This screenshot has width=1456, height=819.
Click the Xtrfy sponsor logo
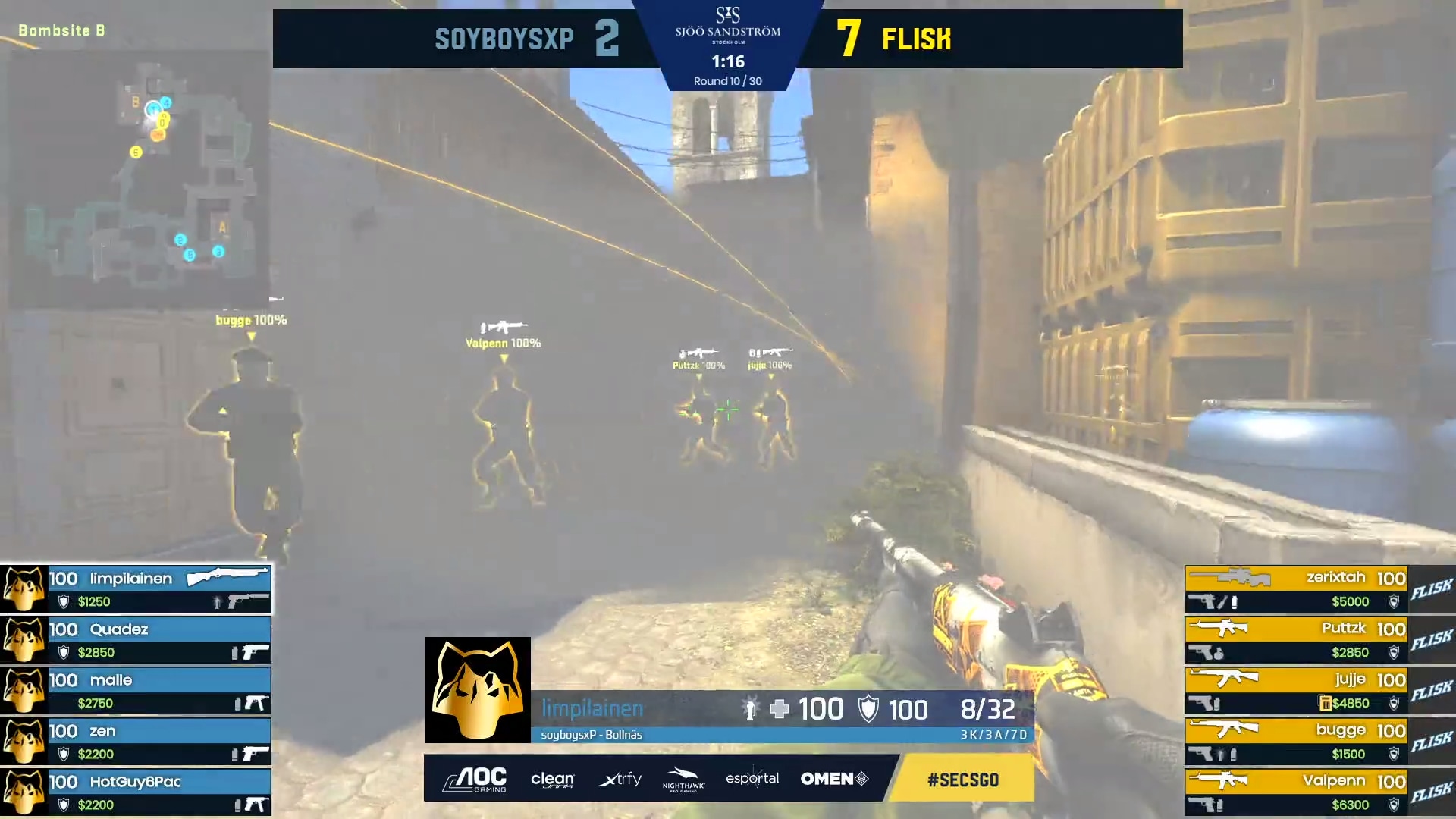[x=620, y=779]
